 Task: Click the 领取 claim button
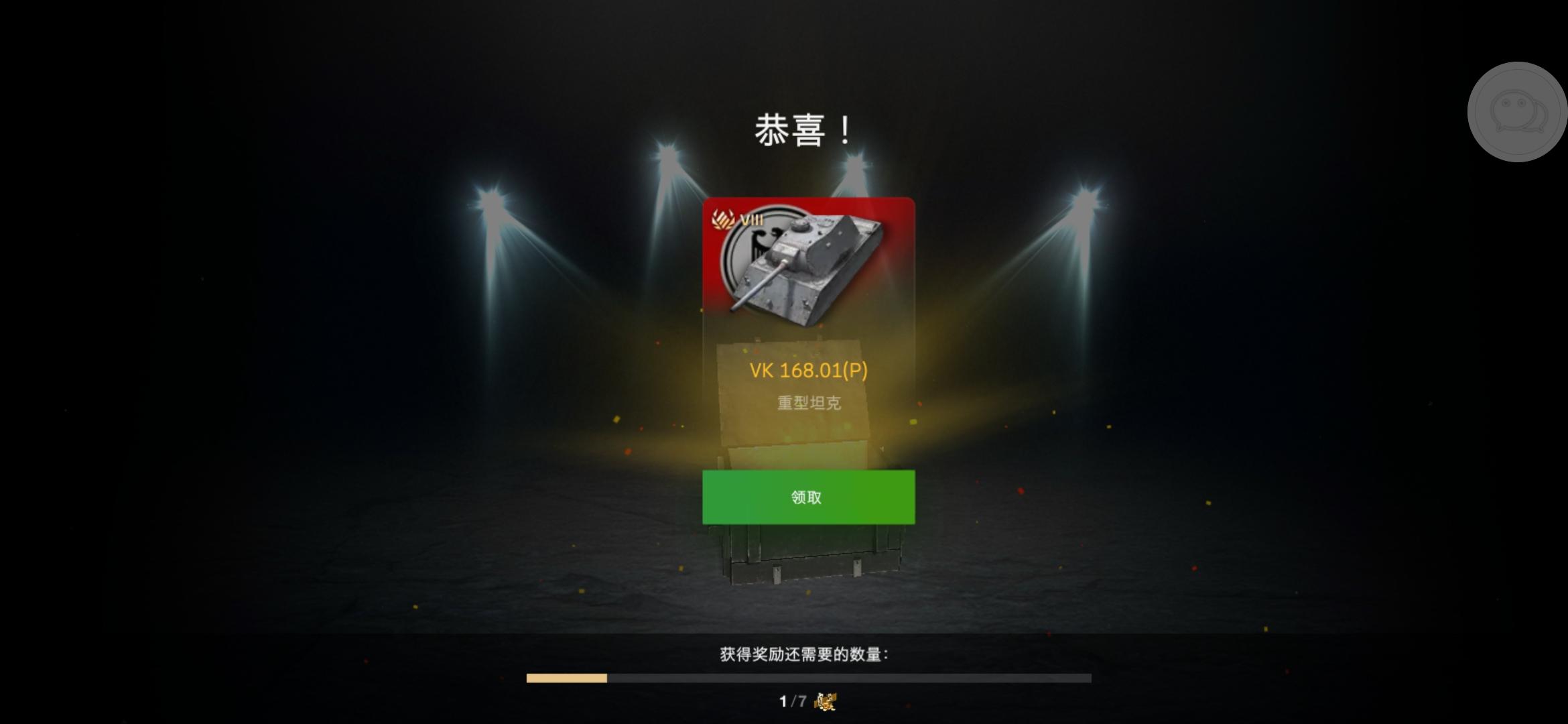coord(806,497)
